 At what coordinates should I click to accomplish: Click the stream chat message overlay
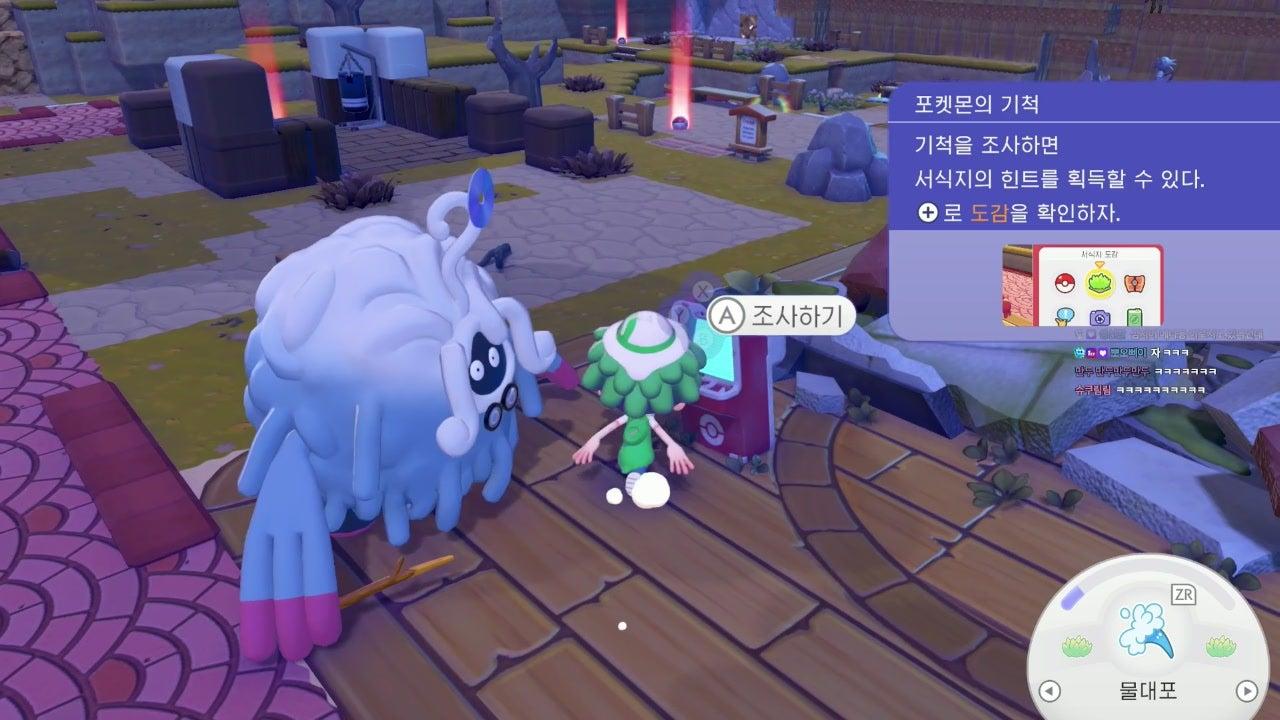(x=1150, y=372)
